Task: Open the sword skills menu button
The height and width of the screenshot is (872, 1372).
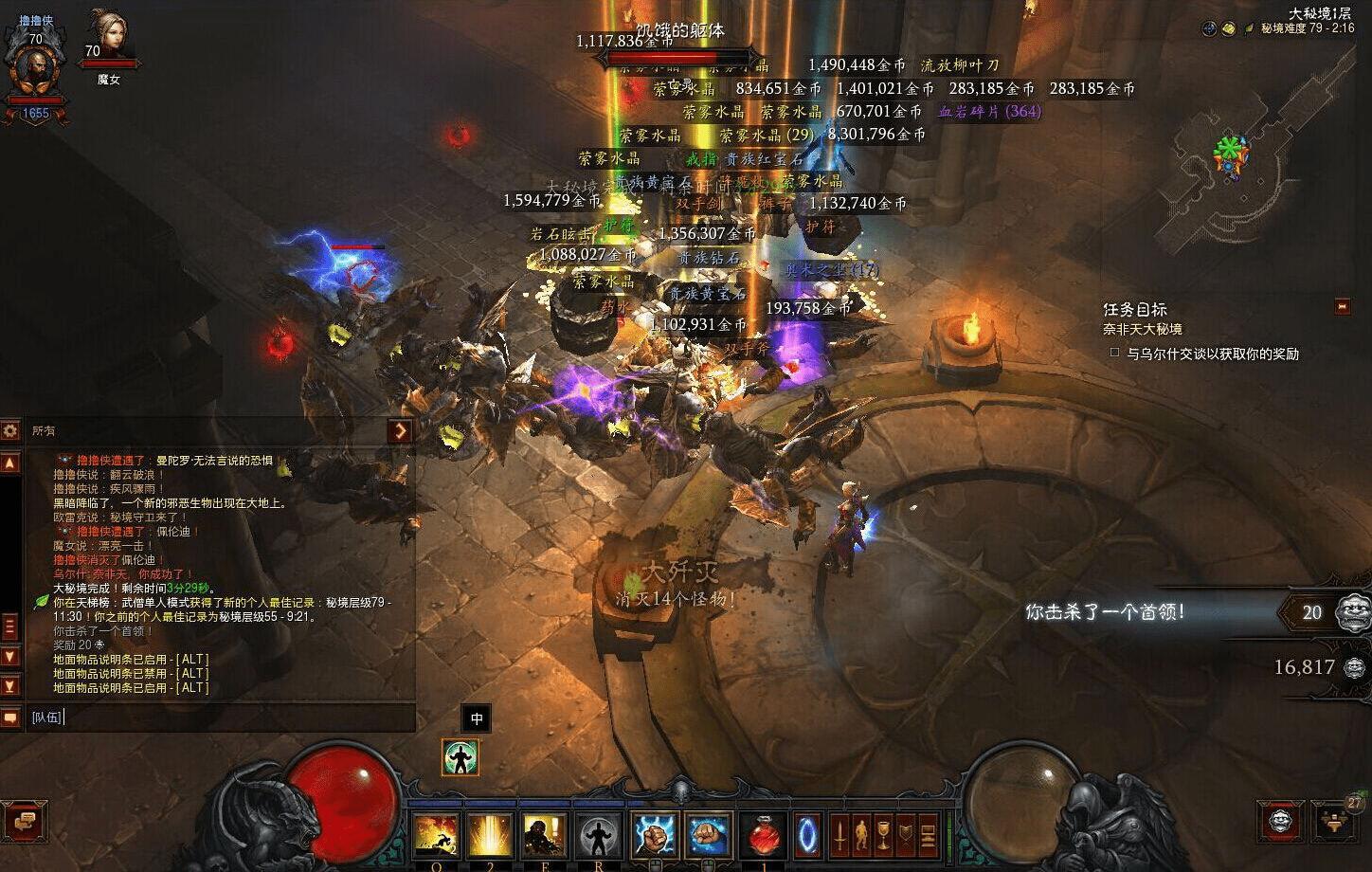Action: (x=839, y=835)
